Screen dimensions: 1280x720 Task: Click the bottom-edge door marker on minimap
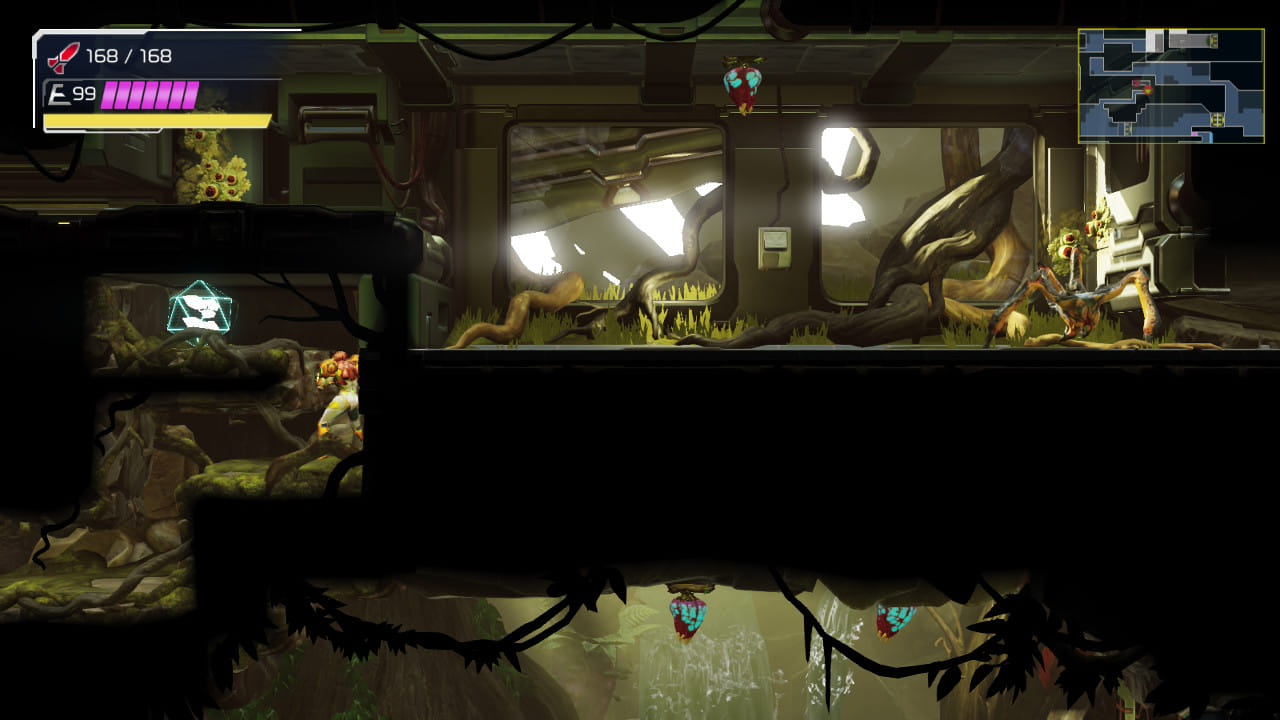[1128, 129]
